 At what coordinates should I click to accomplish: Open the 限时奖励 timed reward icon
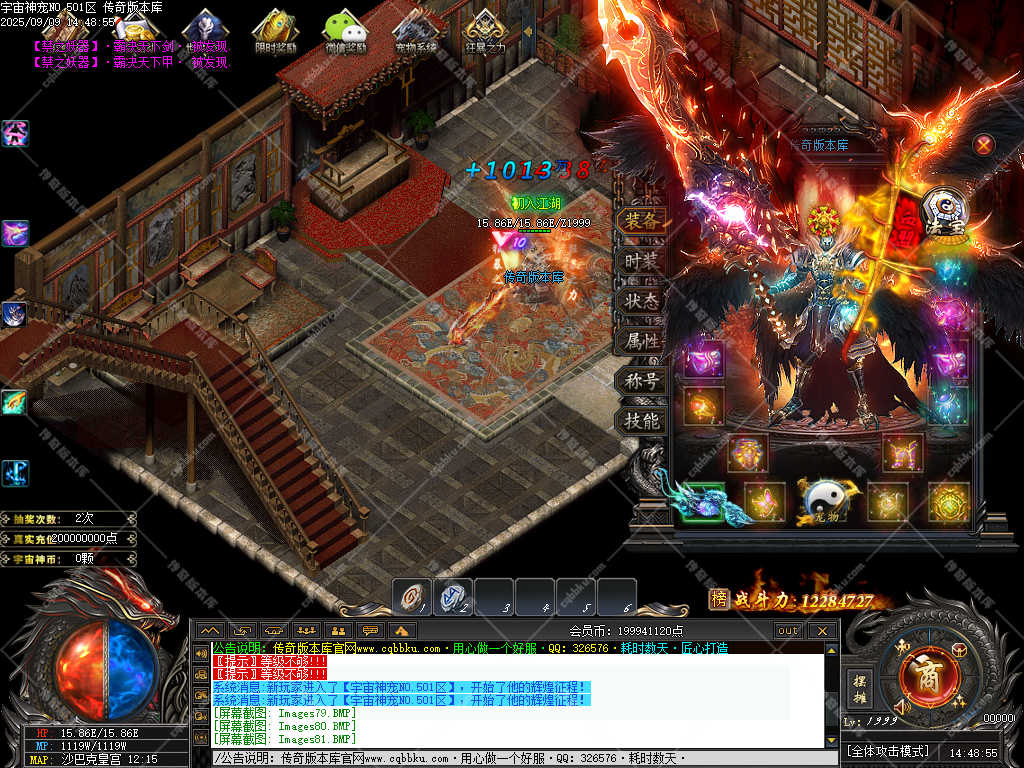click(275, 30)
